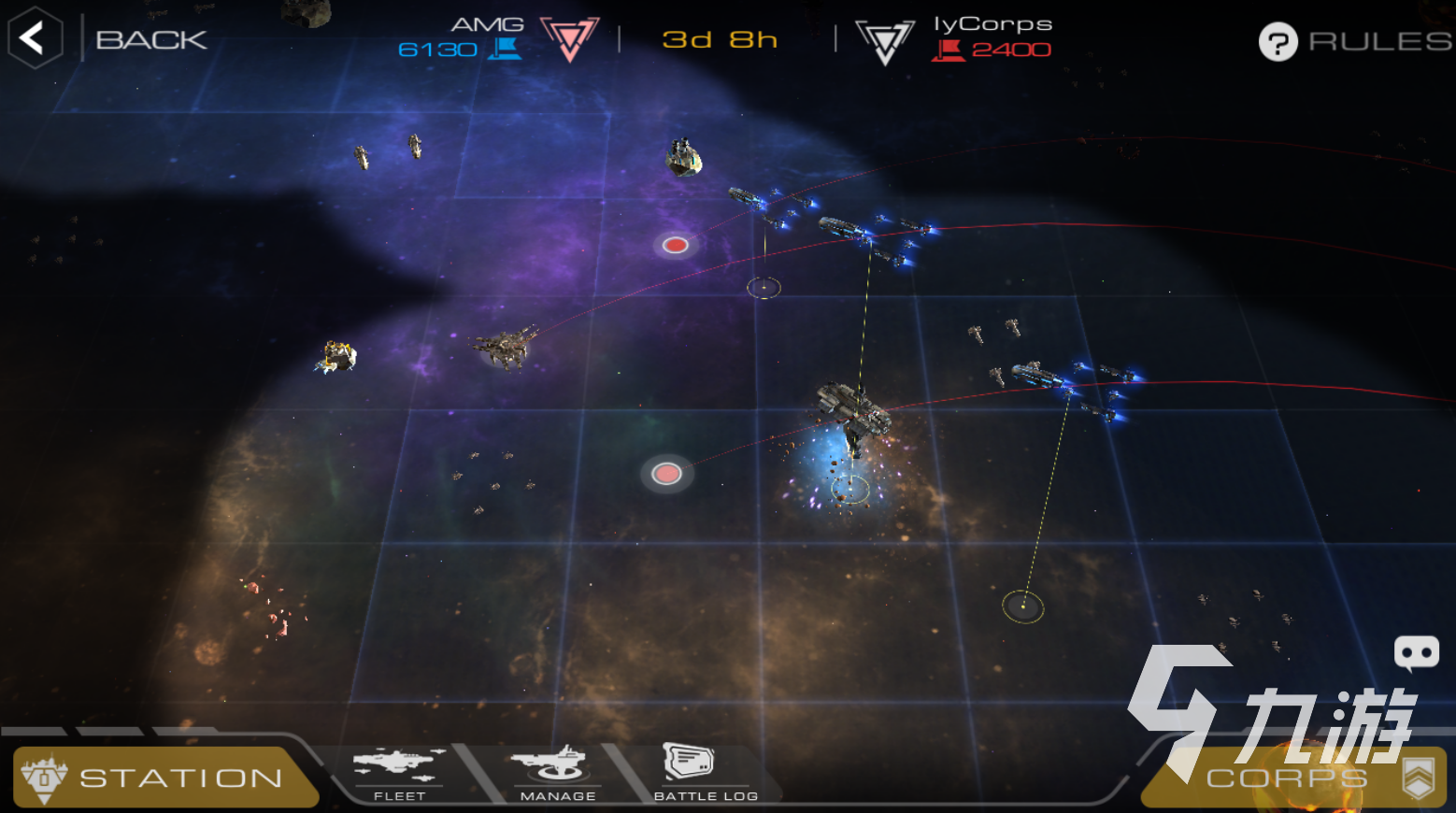
Task: Open the Manage menu
Action: point(557,775)
